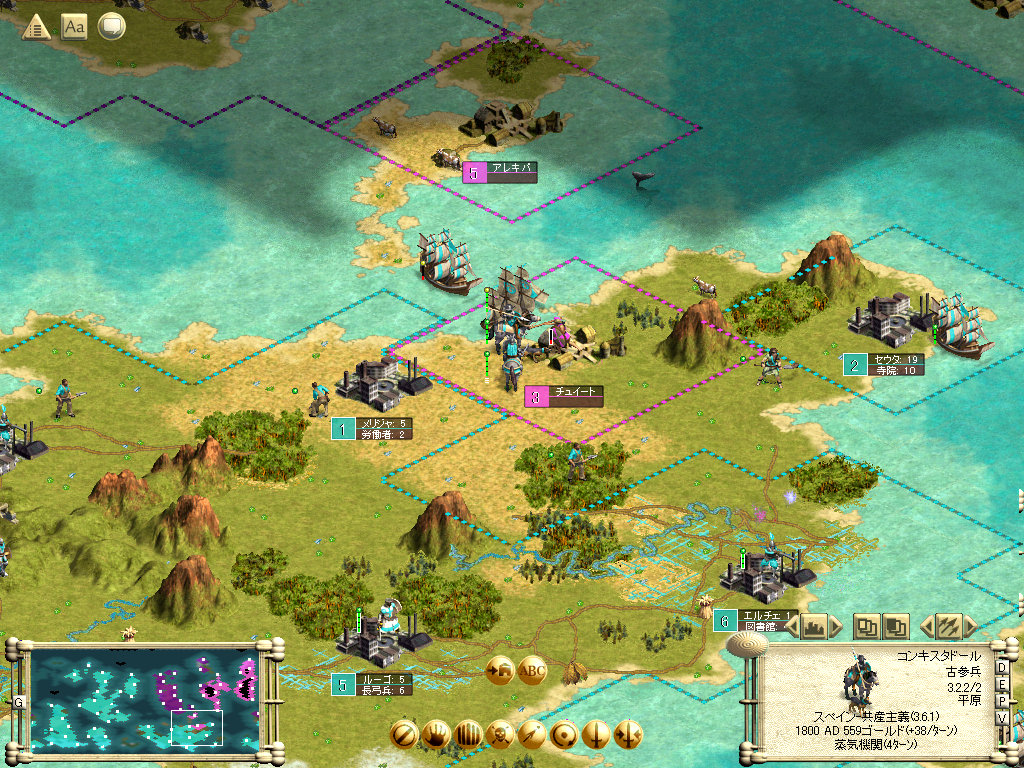Click the skull disband unit button

500,733
